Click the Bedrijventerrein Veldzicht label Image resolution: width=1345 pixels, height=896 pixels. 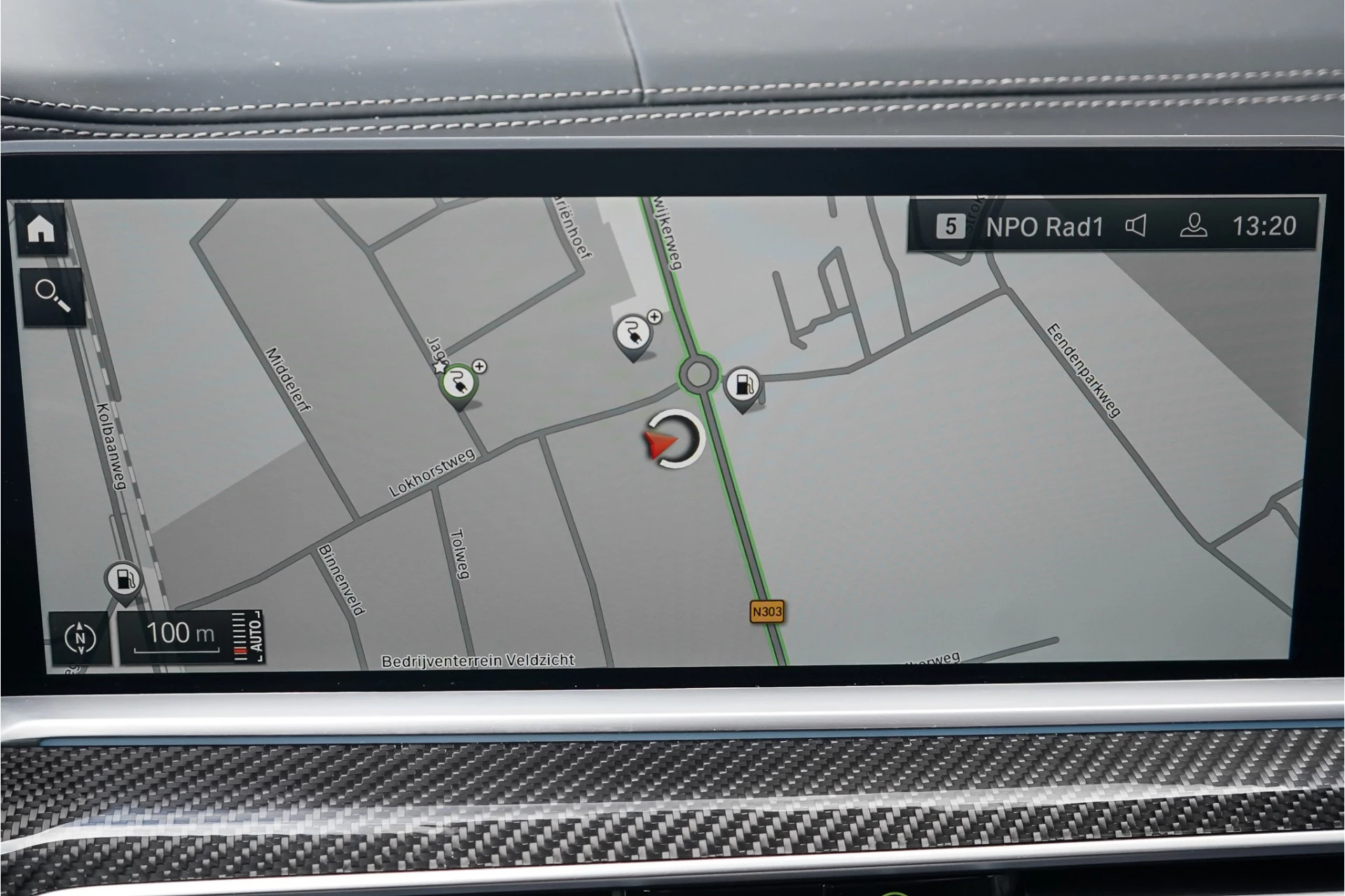click(x=479, y=659)
